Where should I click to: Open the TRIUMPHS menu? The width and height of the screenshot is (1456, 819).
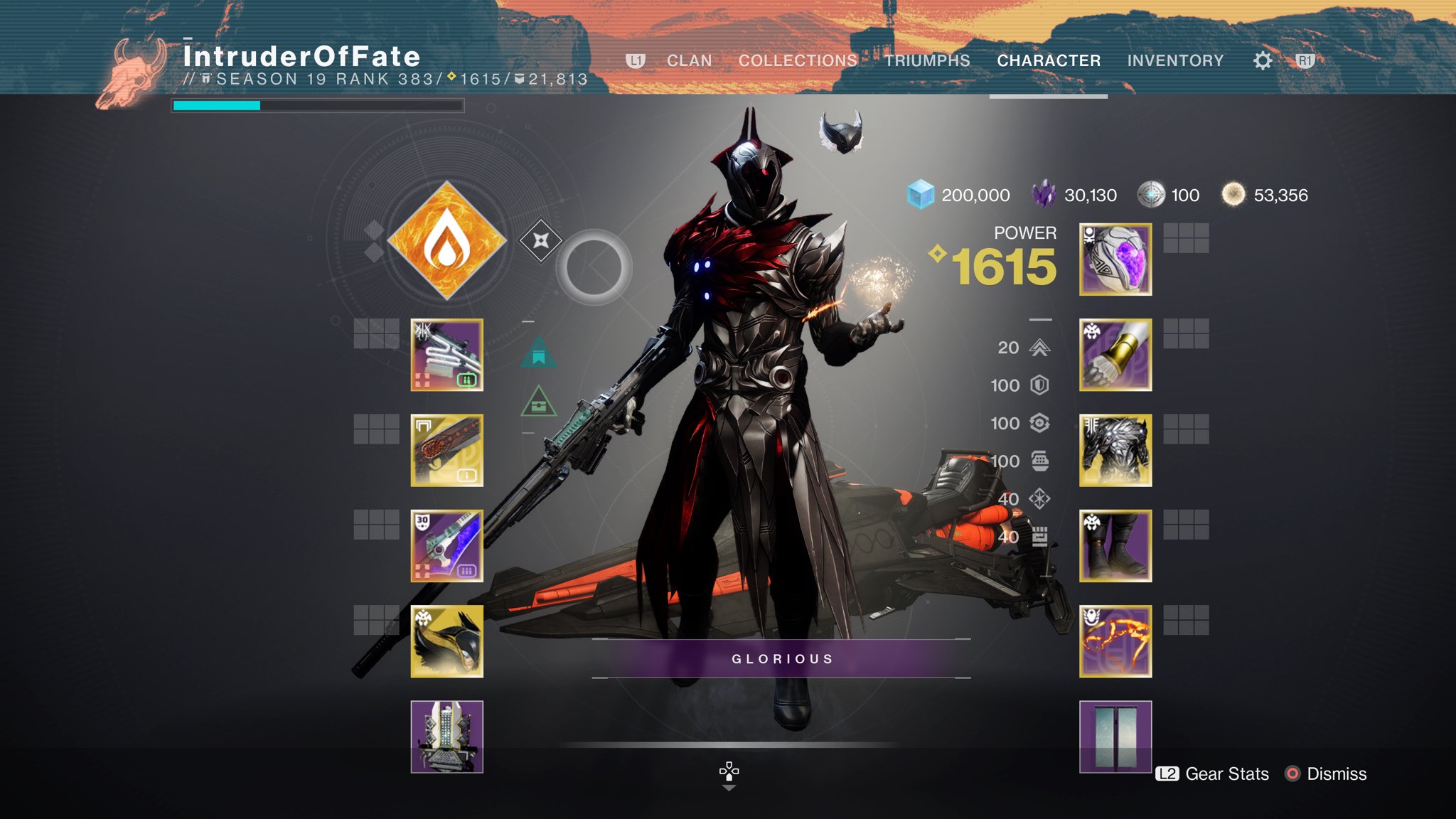928,60
